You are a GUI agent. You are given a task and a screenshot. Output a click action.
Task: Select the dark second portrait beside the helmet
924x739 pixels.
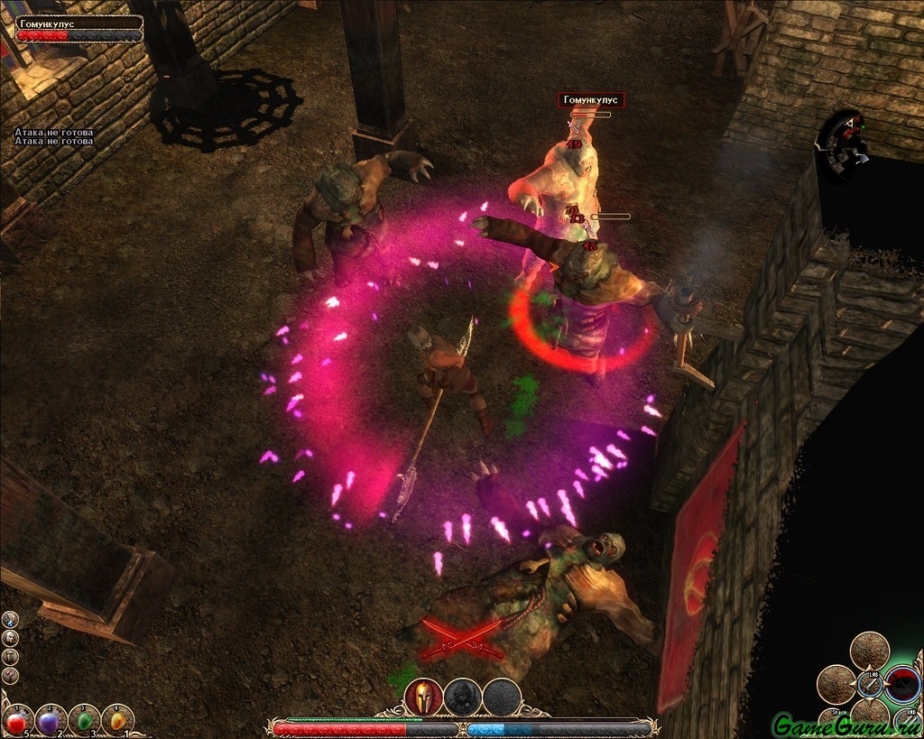[x=461, y=697]
